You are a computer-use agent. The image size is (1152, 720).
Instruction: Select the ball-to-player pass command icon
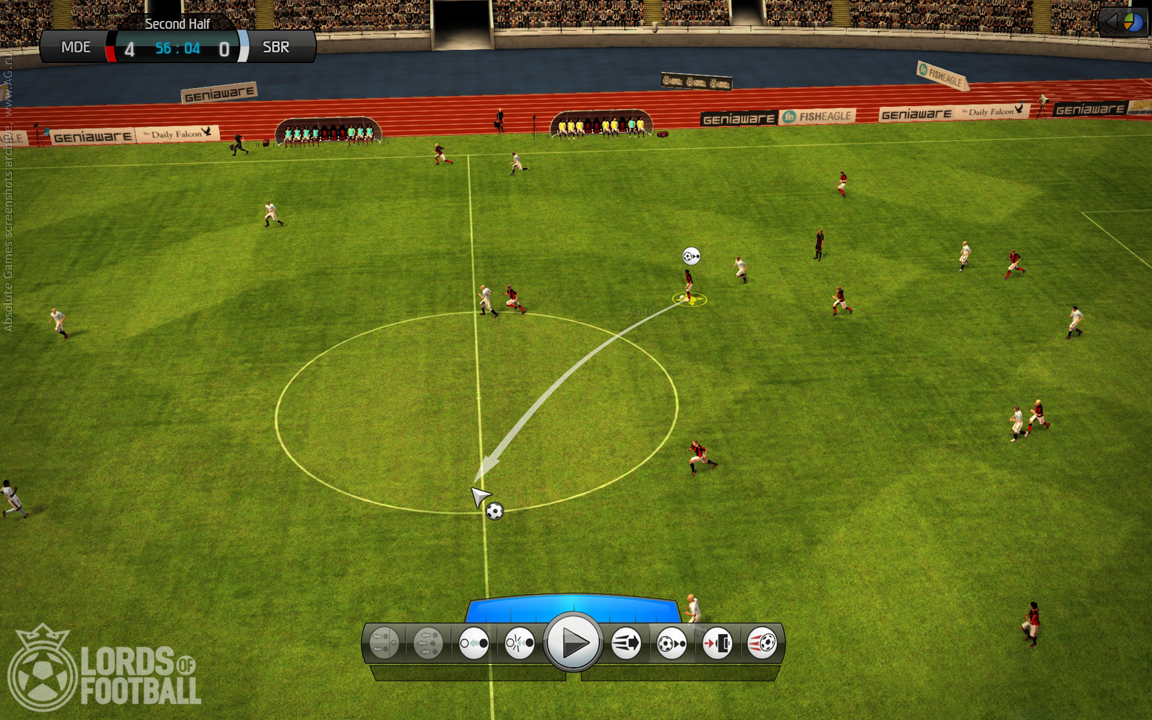(671, 643)
